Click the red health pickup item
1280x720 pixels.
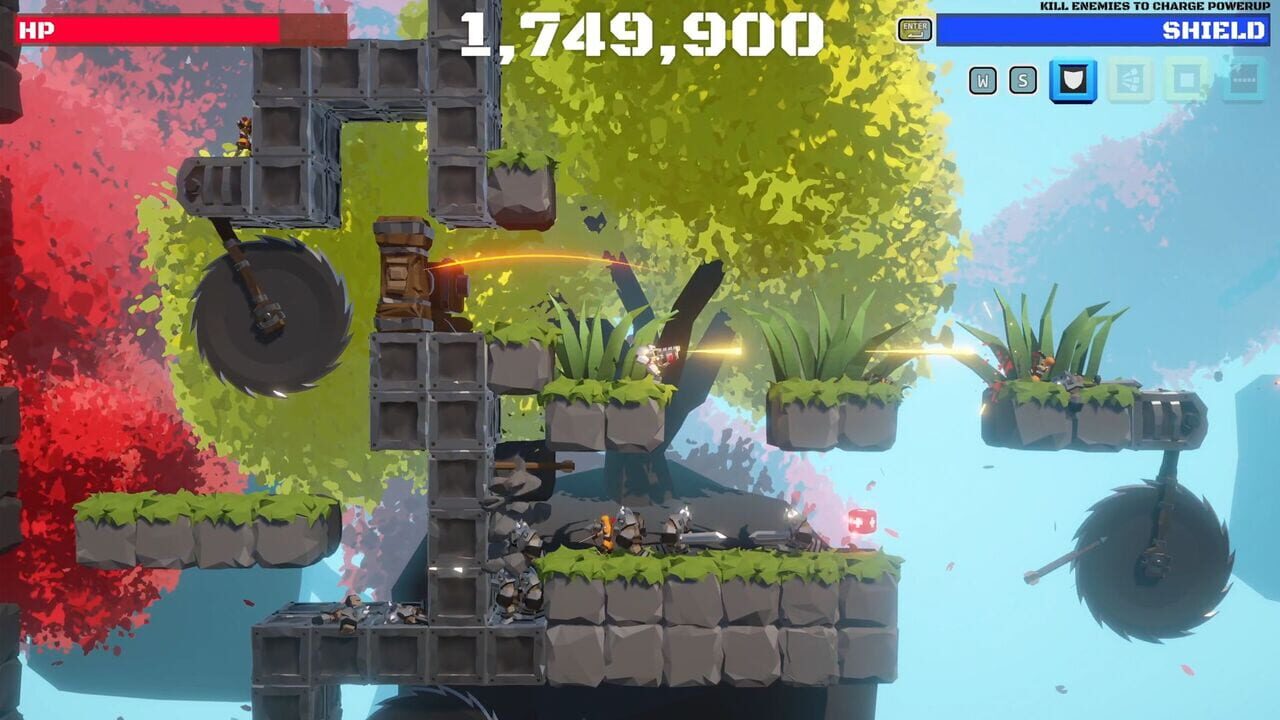click(x=863, y=521)
